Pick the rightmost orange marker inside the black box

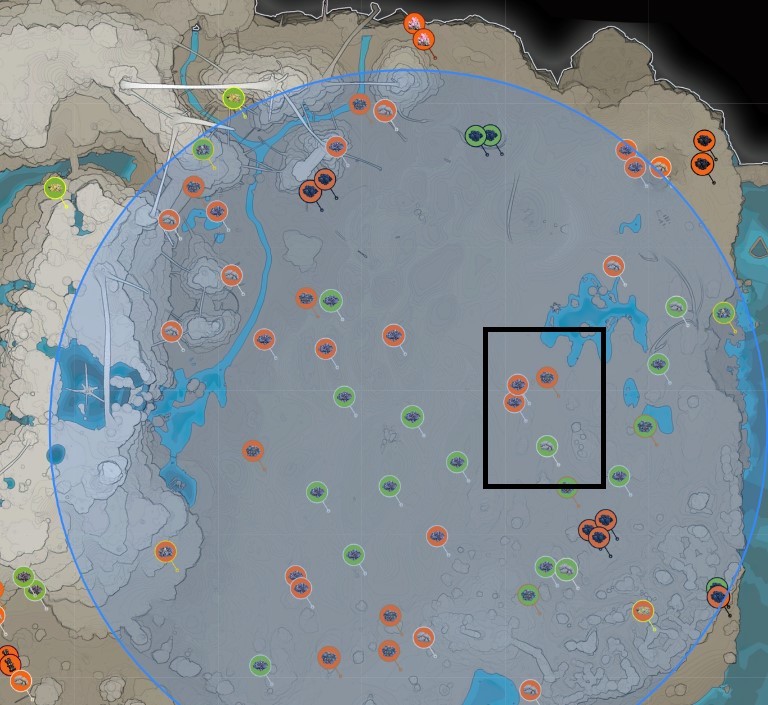point(546,377)
